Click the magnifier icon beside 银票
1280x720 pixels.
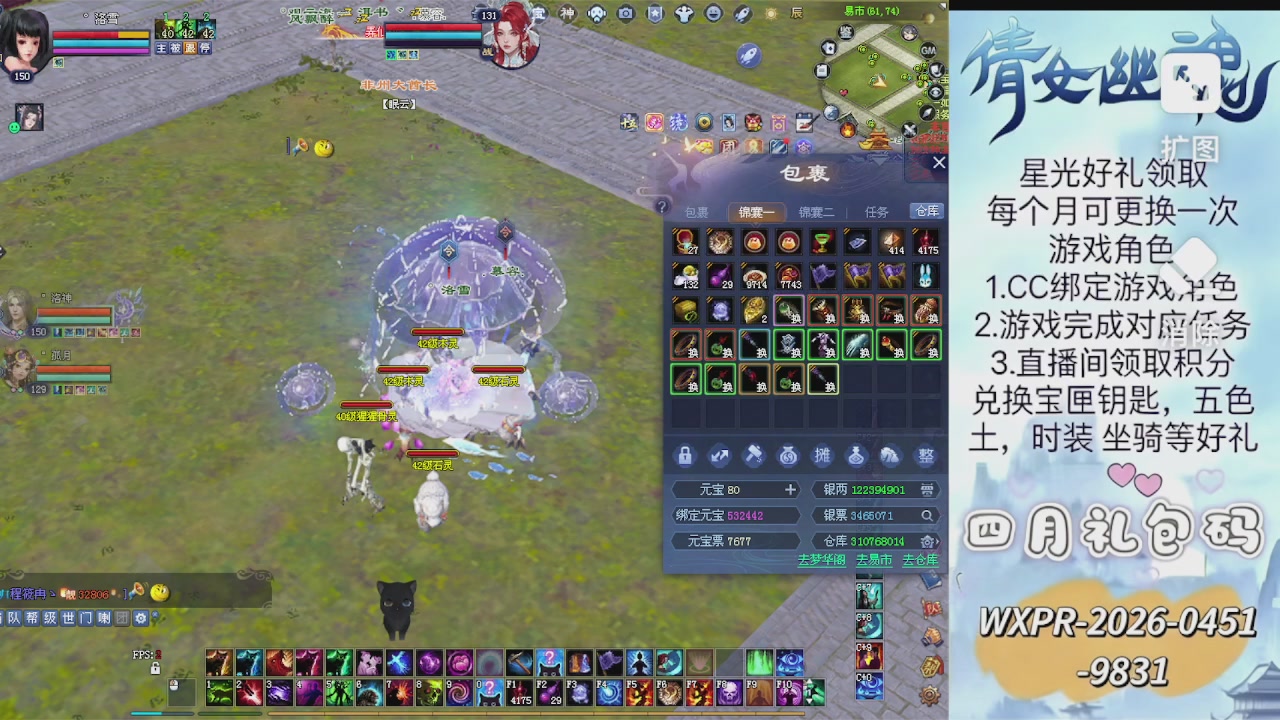[x=926, y=515]
